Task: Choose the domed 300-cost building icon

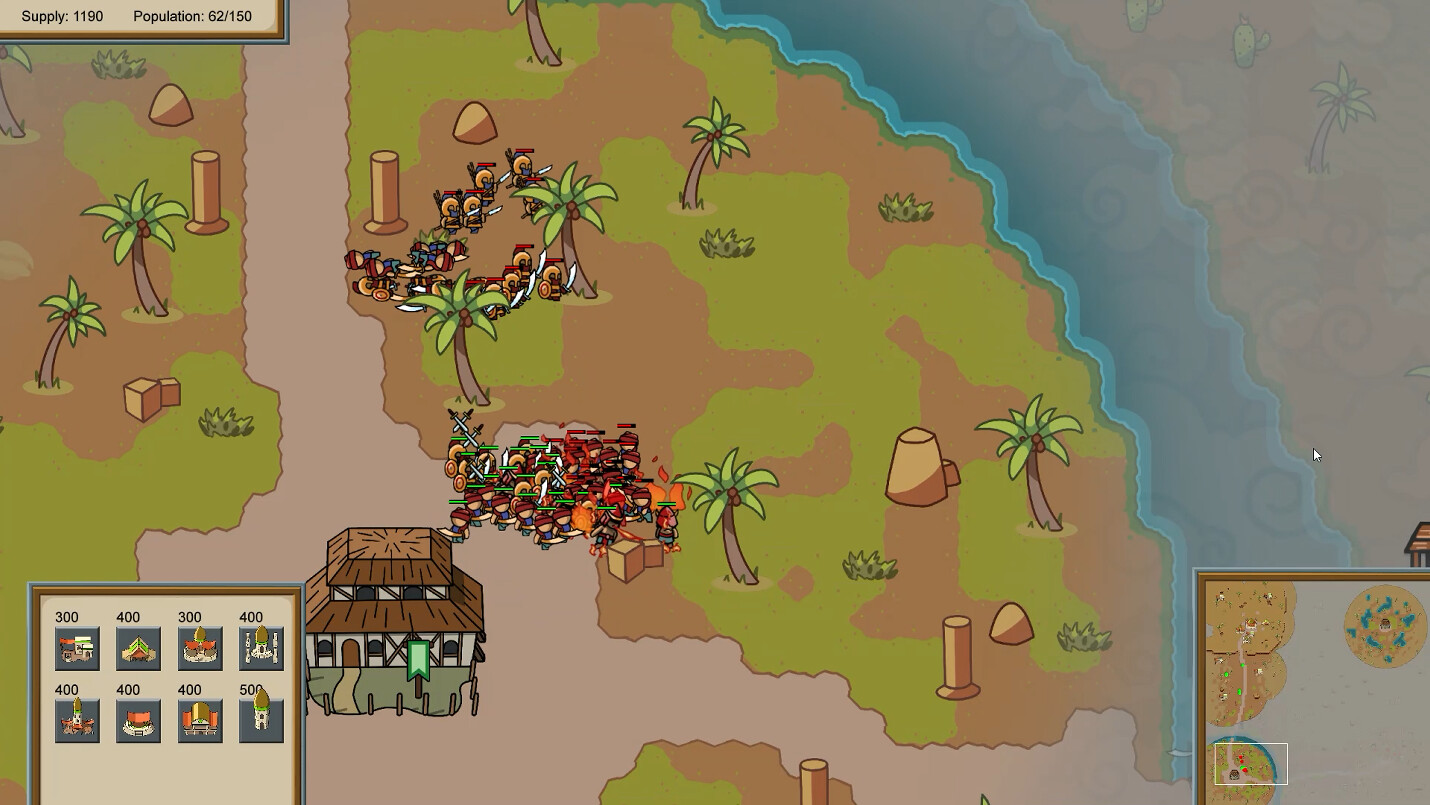Action: (x=200, y=647)
